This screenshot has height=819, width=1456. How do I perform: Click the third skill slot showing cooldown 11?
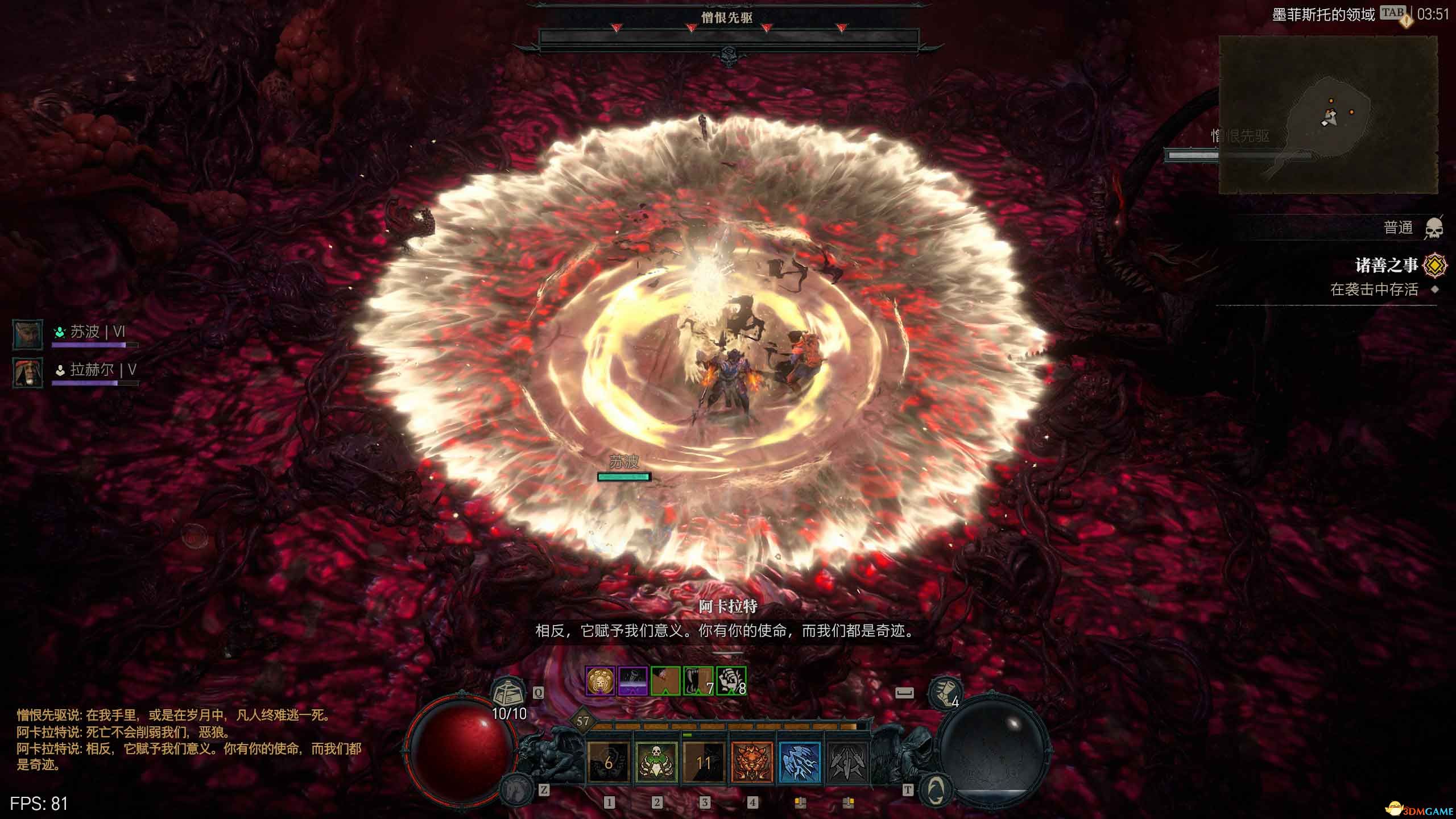coord(704,762)
